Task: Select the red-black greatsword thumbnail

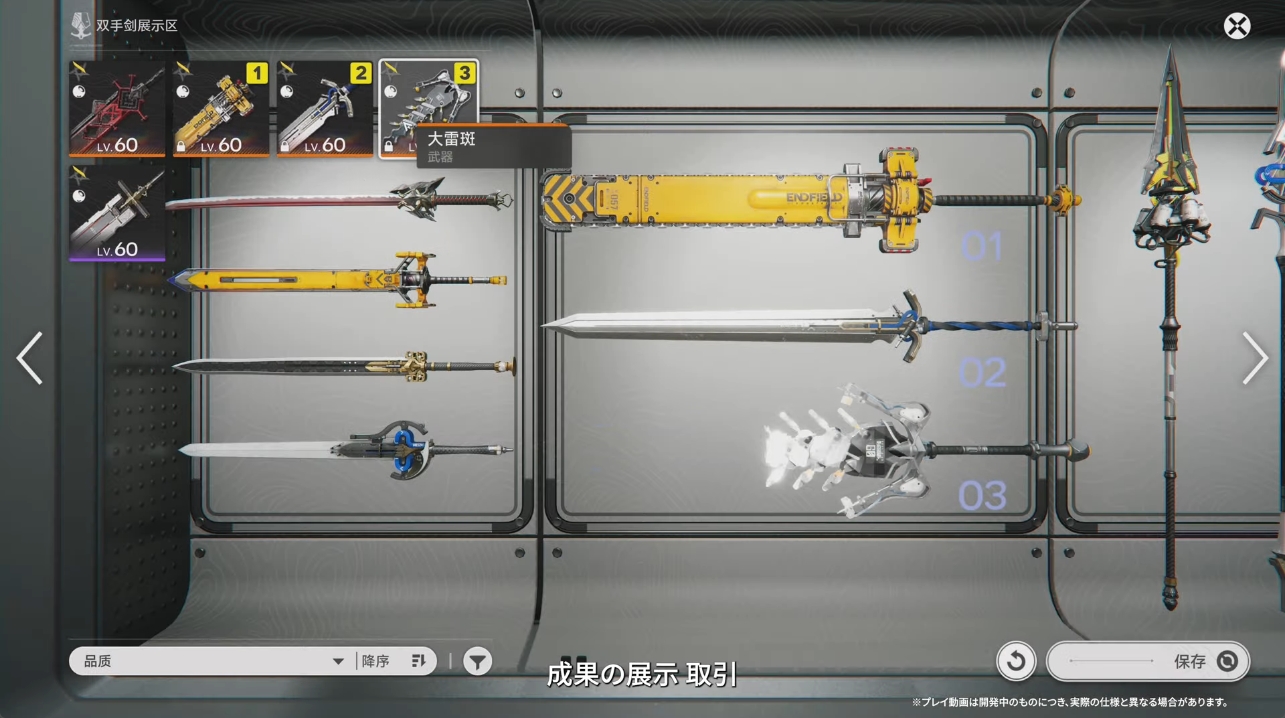Action: tap(118, 108)
